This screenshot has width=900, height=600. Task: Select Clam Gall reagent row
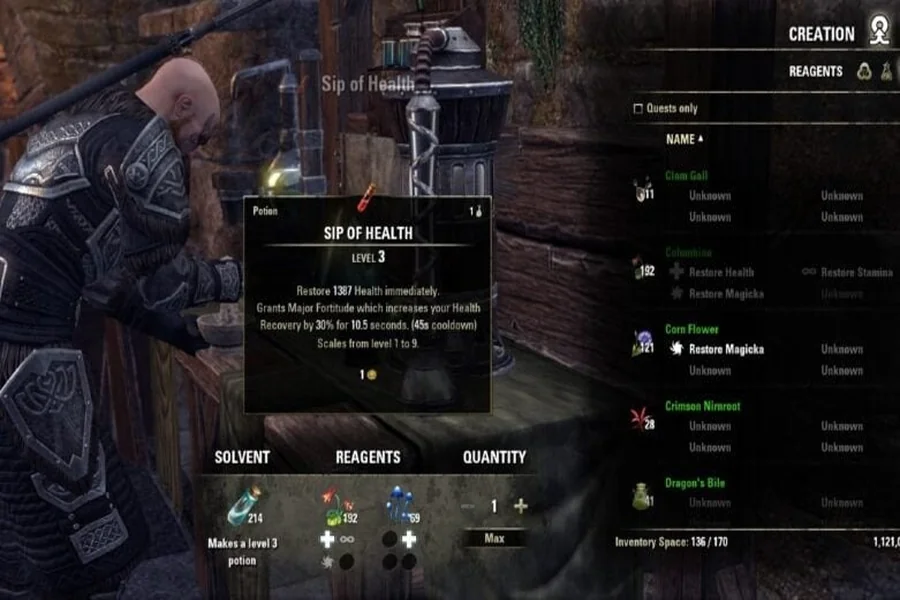tap(686, 176)
